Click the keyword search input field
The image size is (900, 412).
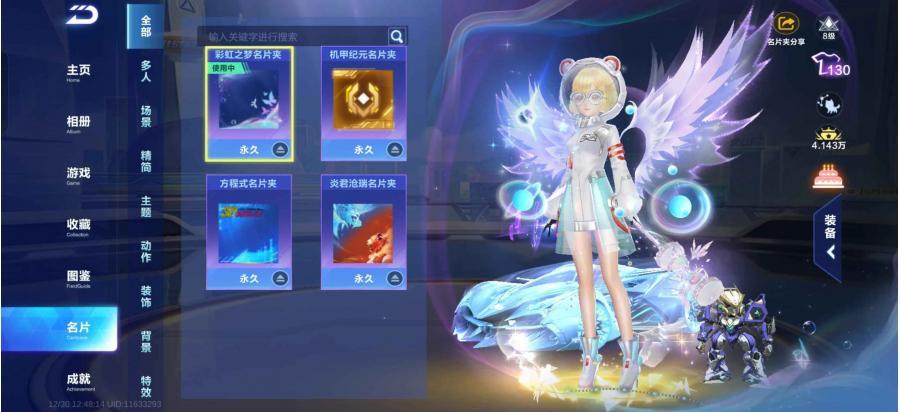(x=292, y=36)
